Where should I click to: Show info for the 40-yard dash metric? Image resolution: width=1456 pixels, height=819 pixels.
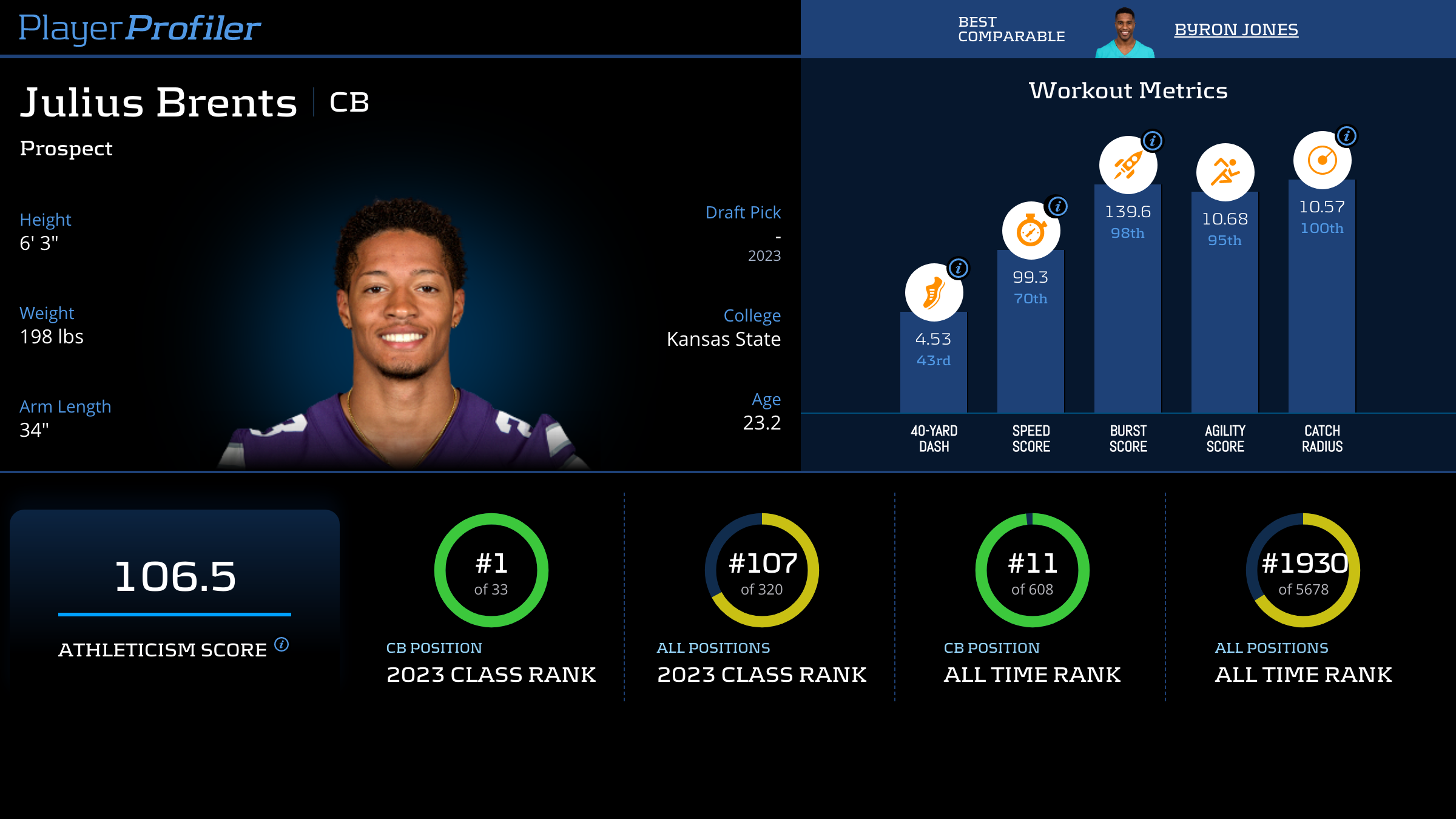(x=958, y=268)
